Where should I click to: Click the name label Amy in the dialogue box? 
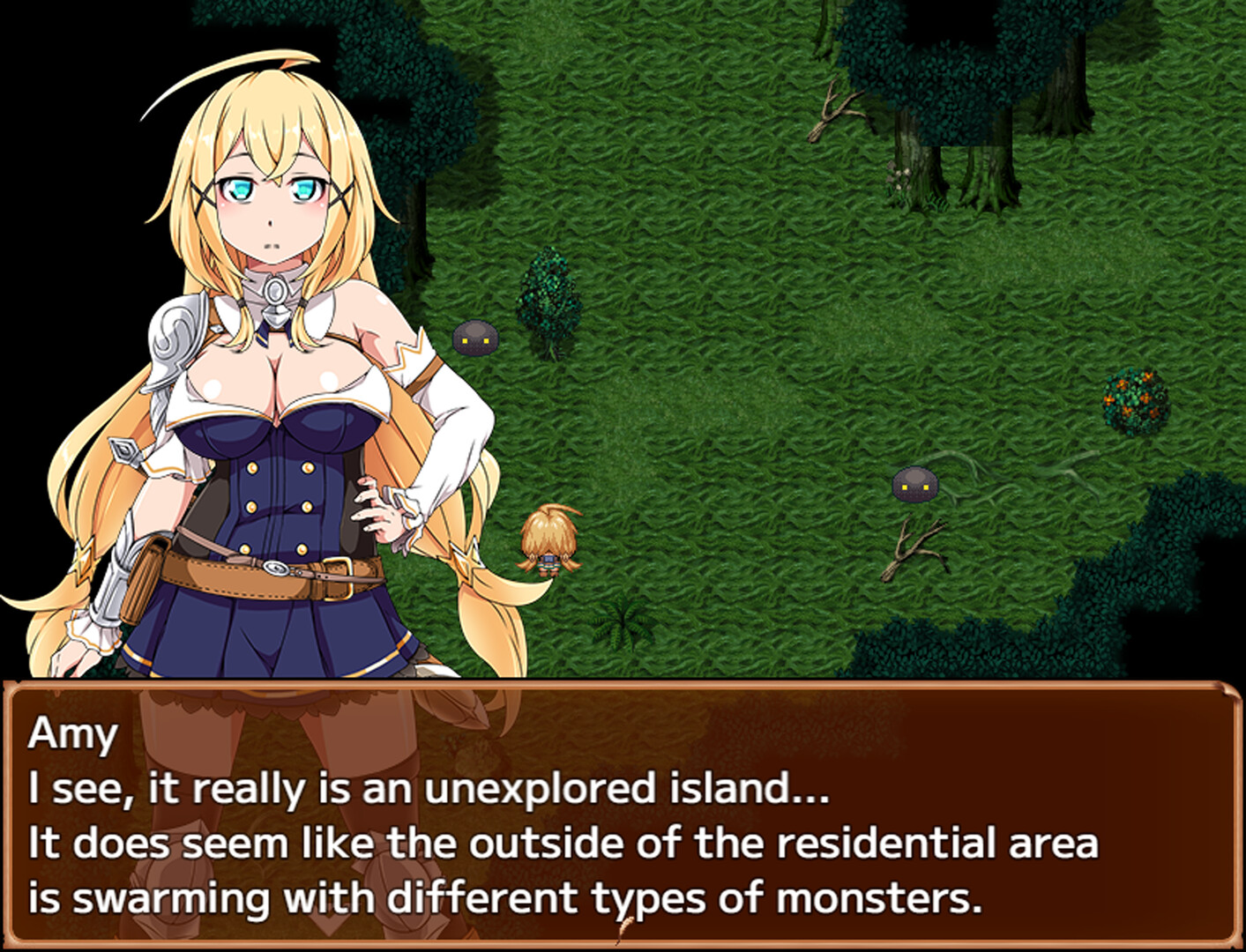coord(75,733)
